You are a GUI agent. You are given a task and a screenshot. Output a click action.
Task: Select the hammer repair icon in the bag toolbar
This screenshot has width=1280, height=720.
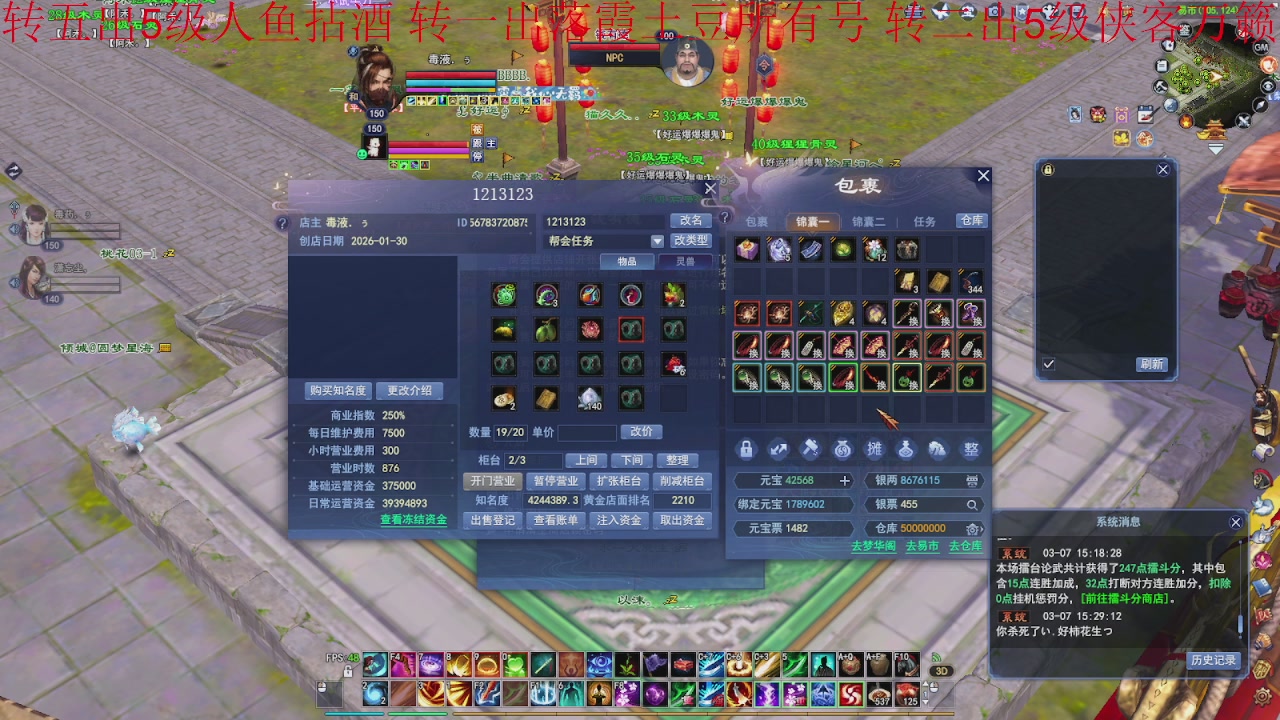tap(810, 449)
